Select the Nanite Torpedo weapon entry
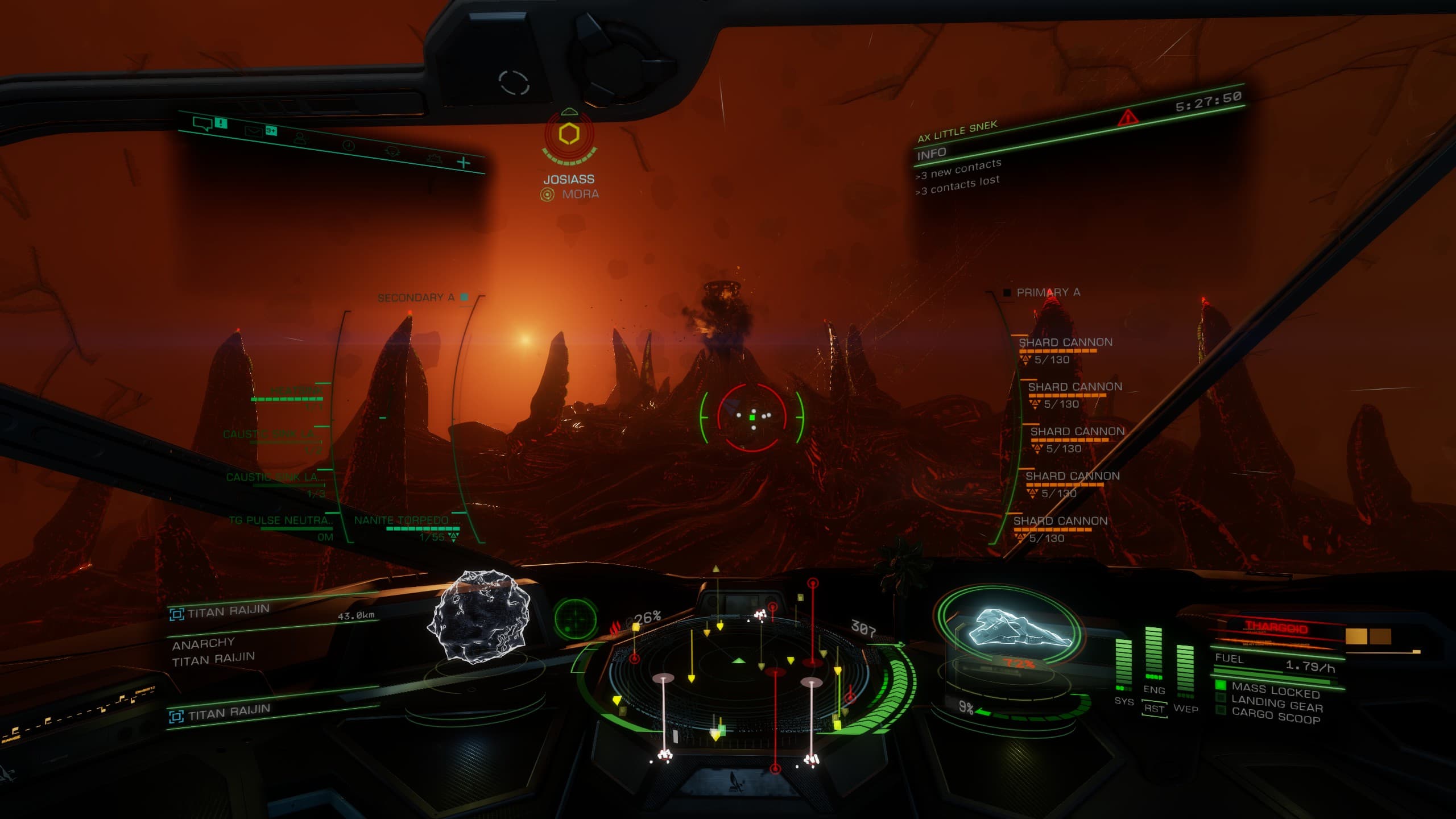 (407, 521)
